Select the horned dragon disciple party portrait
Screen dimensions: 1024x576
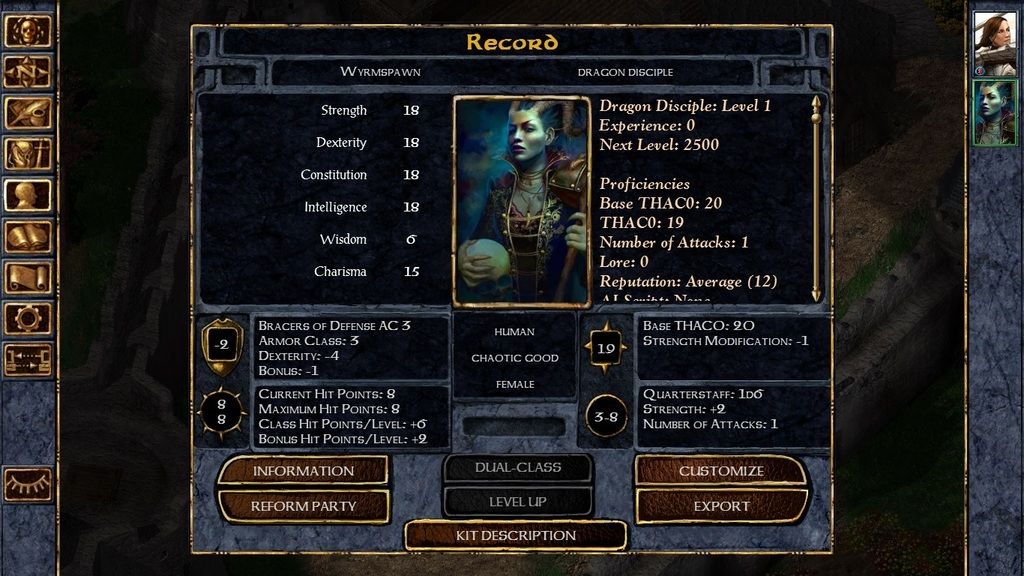click(x=995, y=113)
